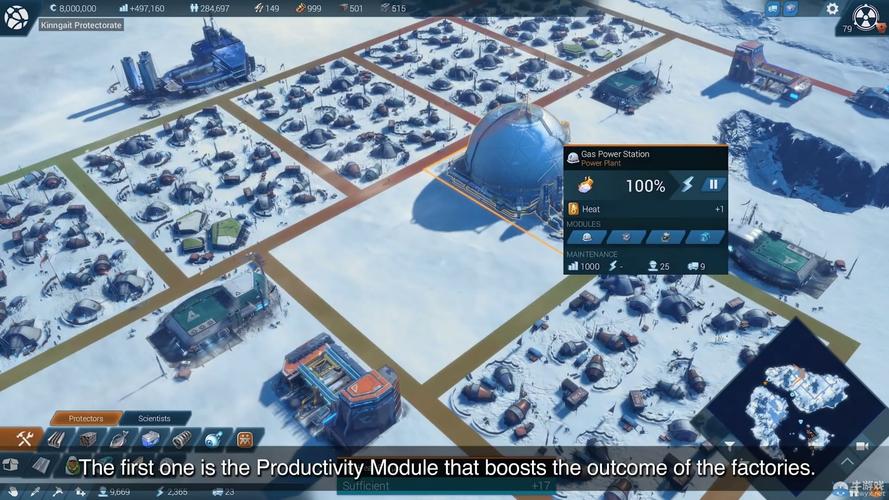Select the steel beams building icon
This screenshot has width=889, height=500.
[57, 439]
